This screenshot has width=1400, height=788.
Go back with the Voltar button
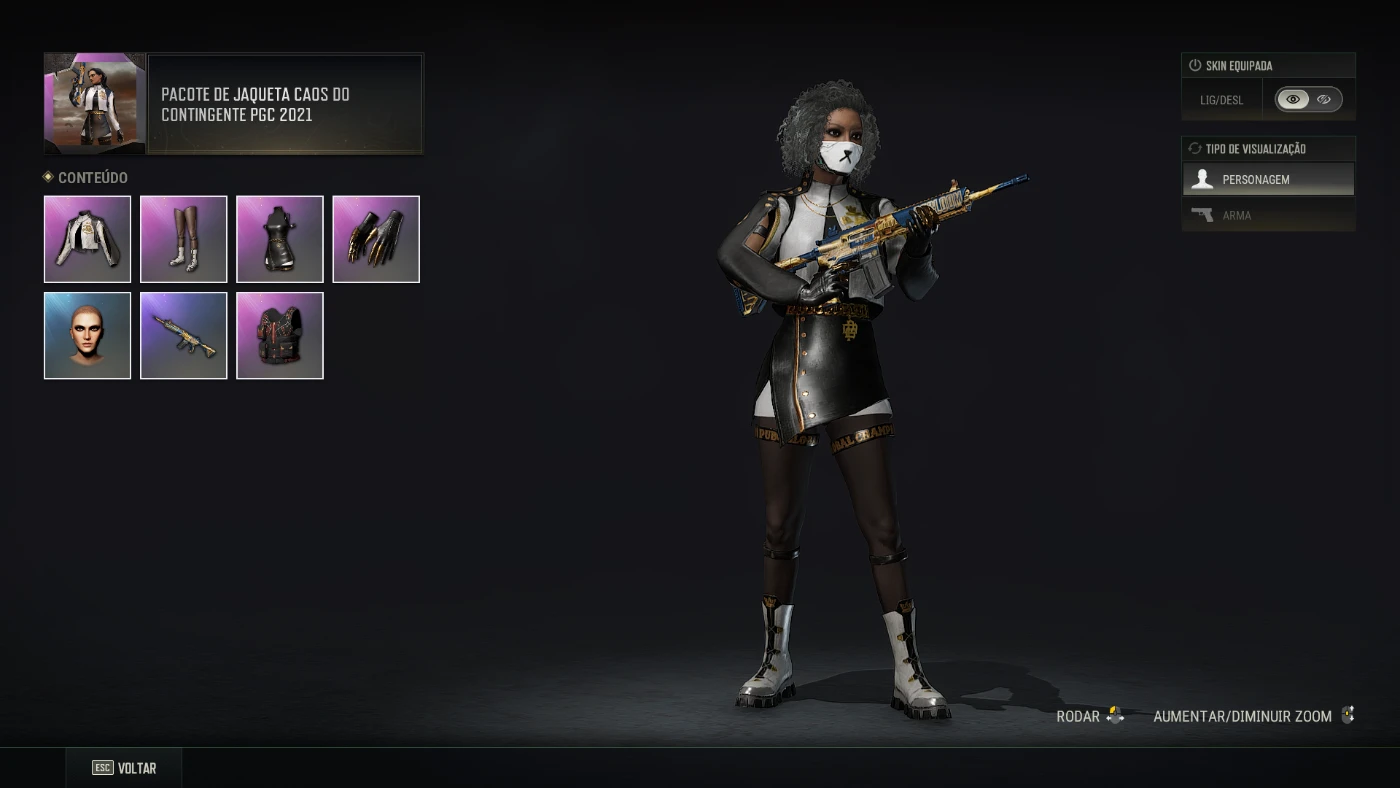(x=124, y=768)
